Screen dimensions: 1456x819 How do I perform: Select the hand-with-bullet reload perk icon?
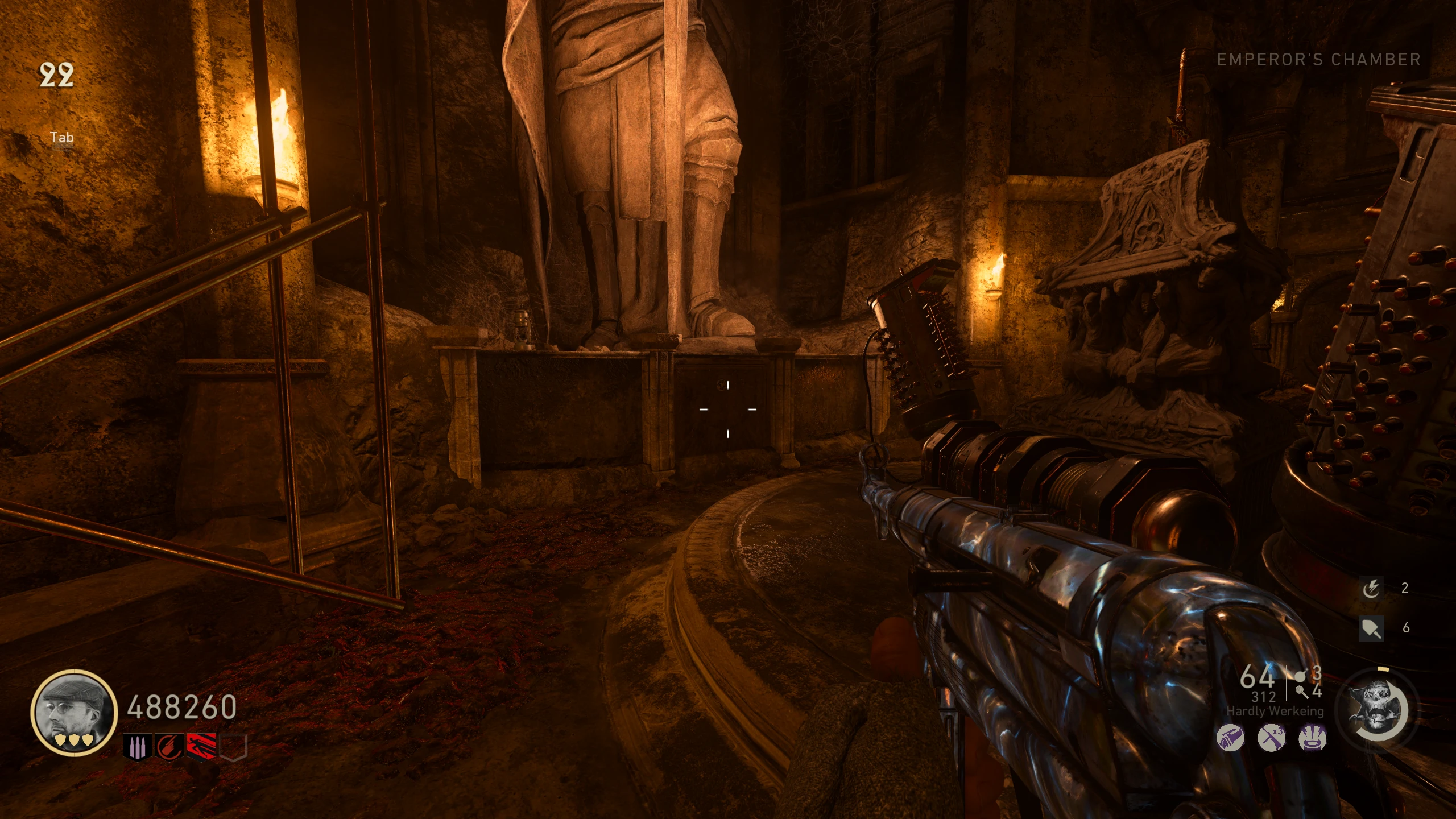tap(169, 746)
